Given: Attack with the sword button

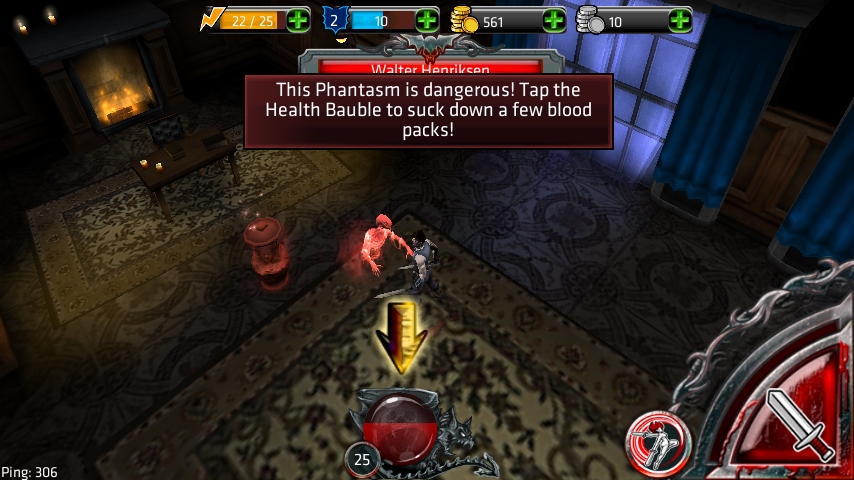Looking at the screenshot, I should [800, 426].
